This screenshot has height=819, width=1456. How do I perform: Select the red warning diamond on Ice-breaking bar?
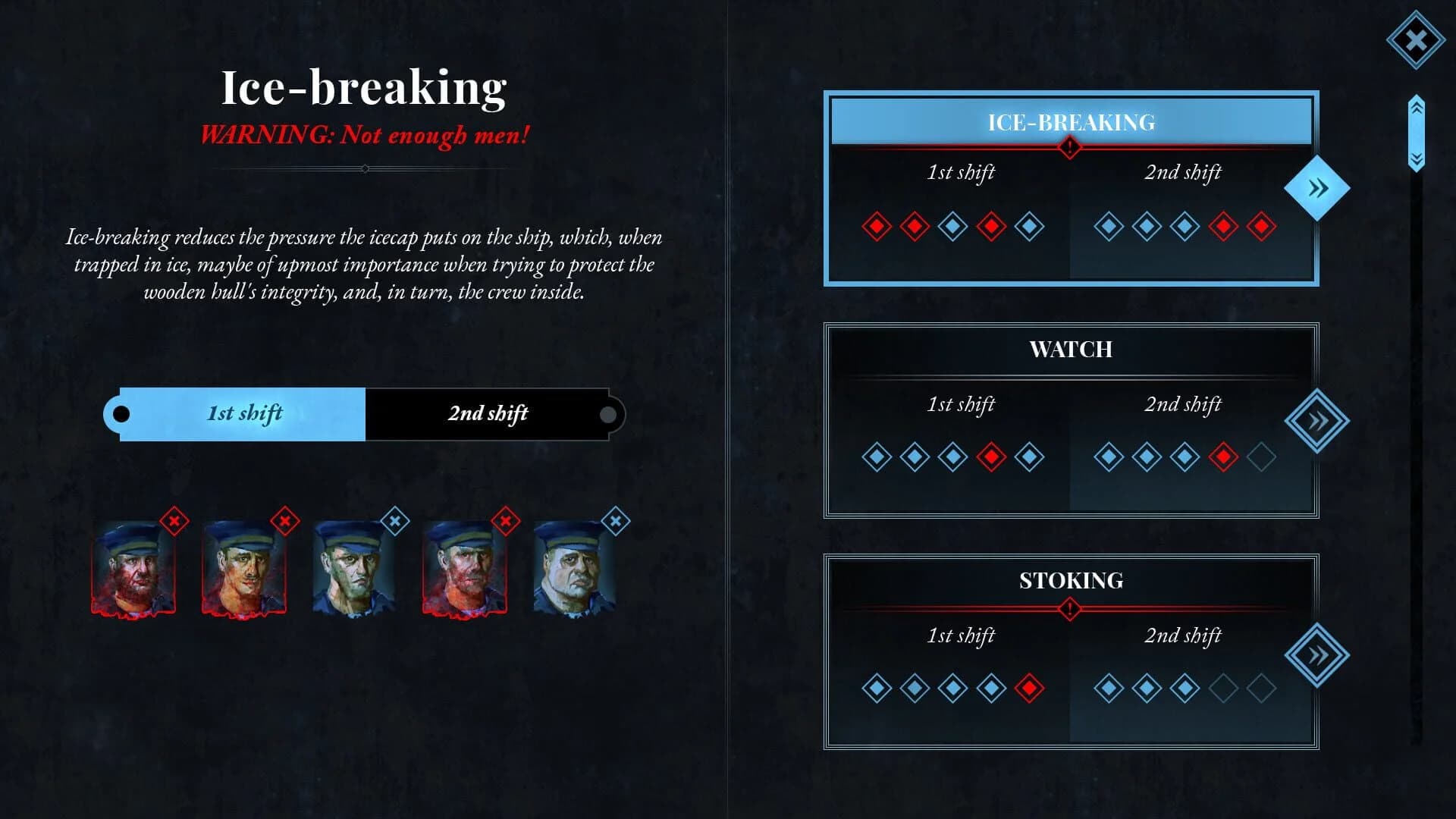(1070, 148)
